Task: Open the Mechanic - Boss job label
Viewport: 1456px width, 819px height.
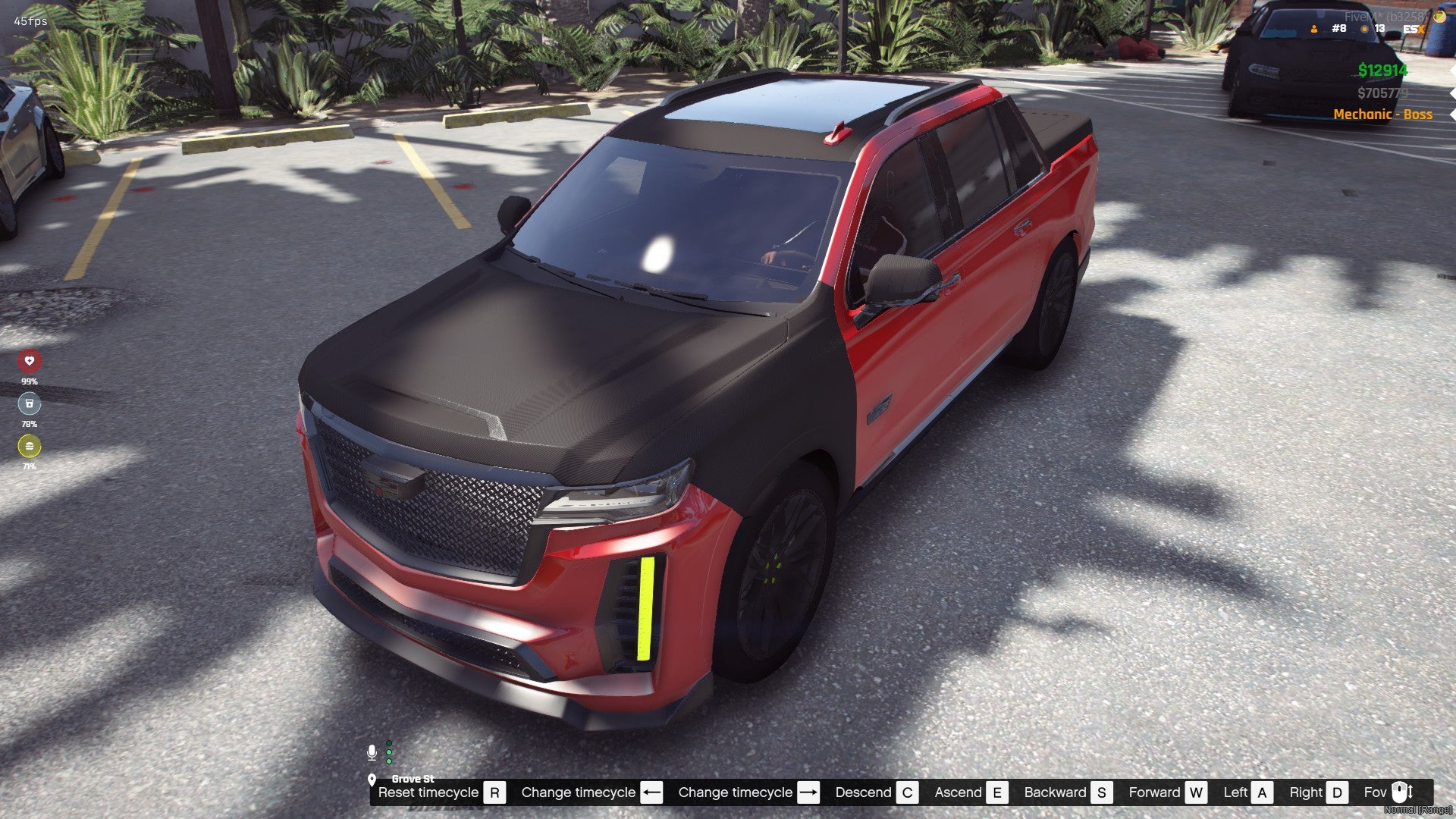Action: (x=1382, y=115)
